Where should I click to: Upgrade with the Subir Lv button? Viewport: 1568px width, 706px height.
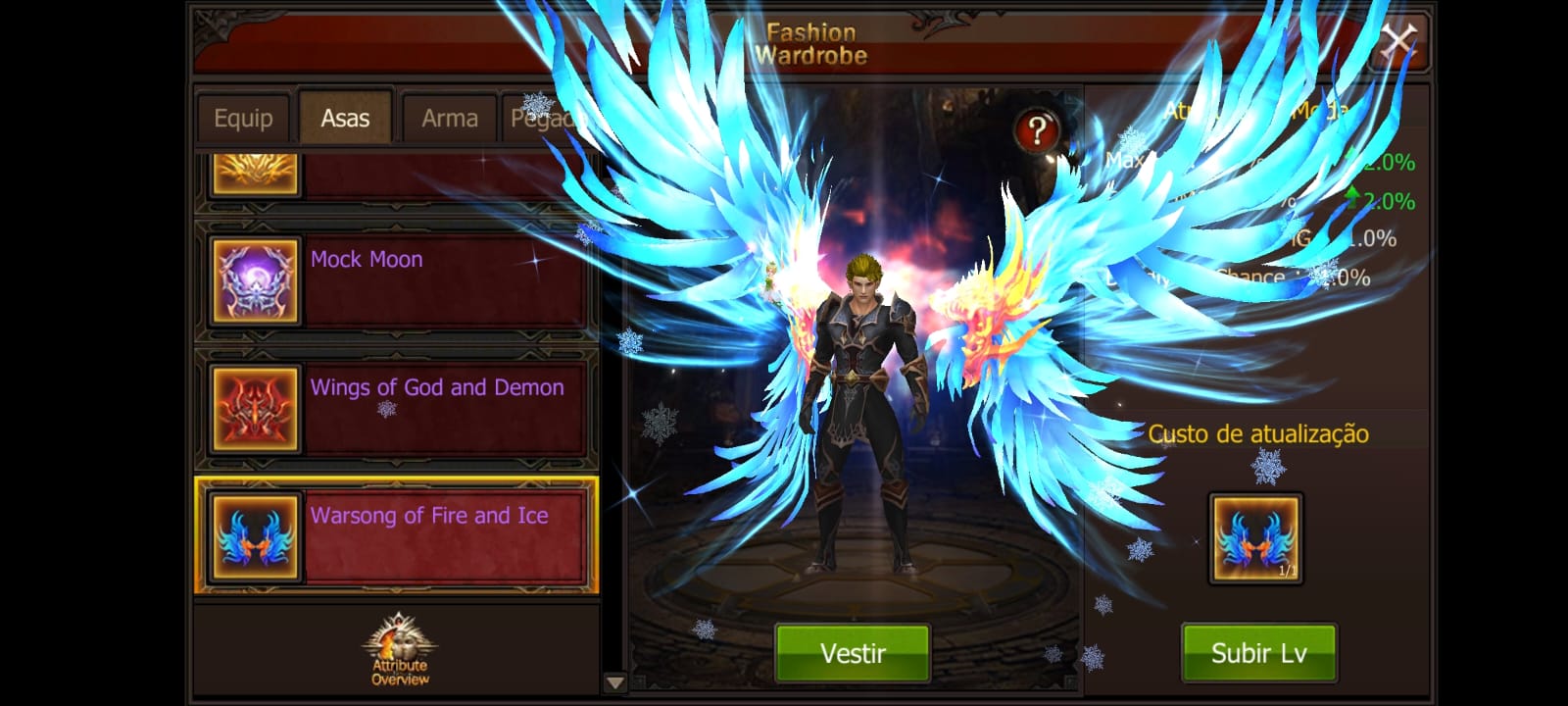tap(1258, 653)
